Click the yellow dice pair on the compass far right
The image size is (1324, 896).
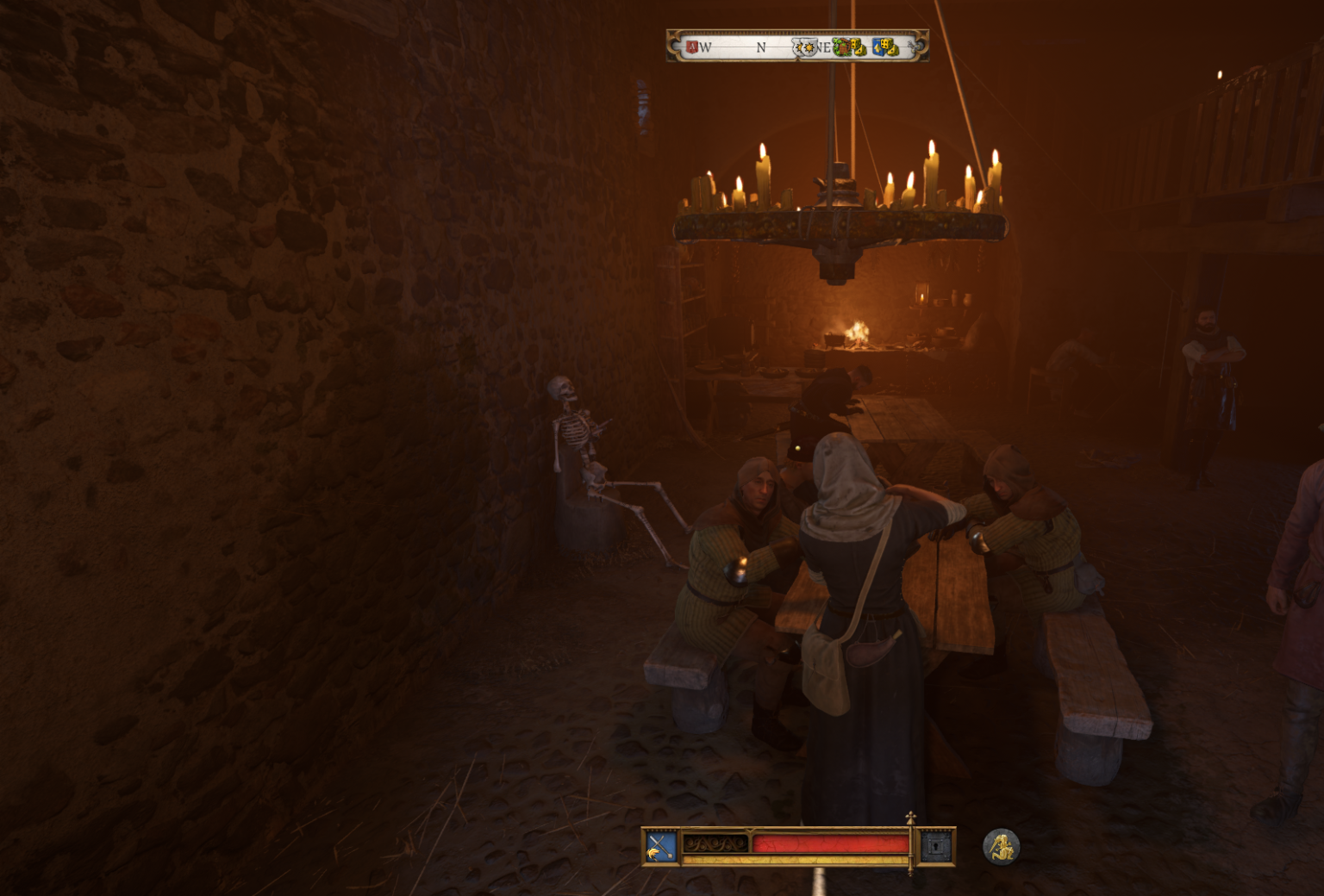pos(891,50)
